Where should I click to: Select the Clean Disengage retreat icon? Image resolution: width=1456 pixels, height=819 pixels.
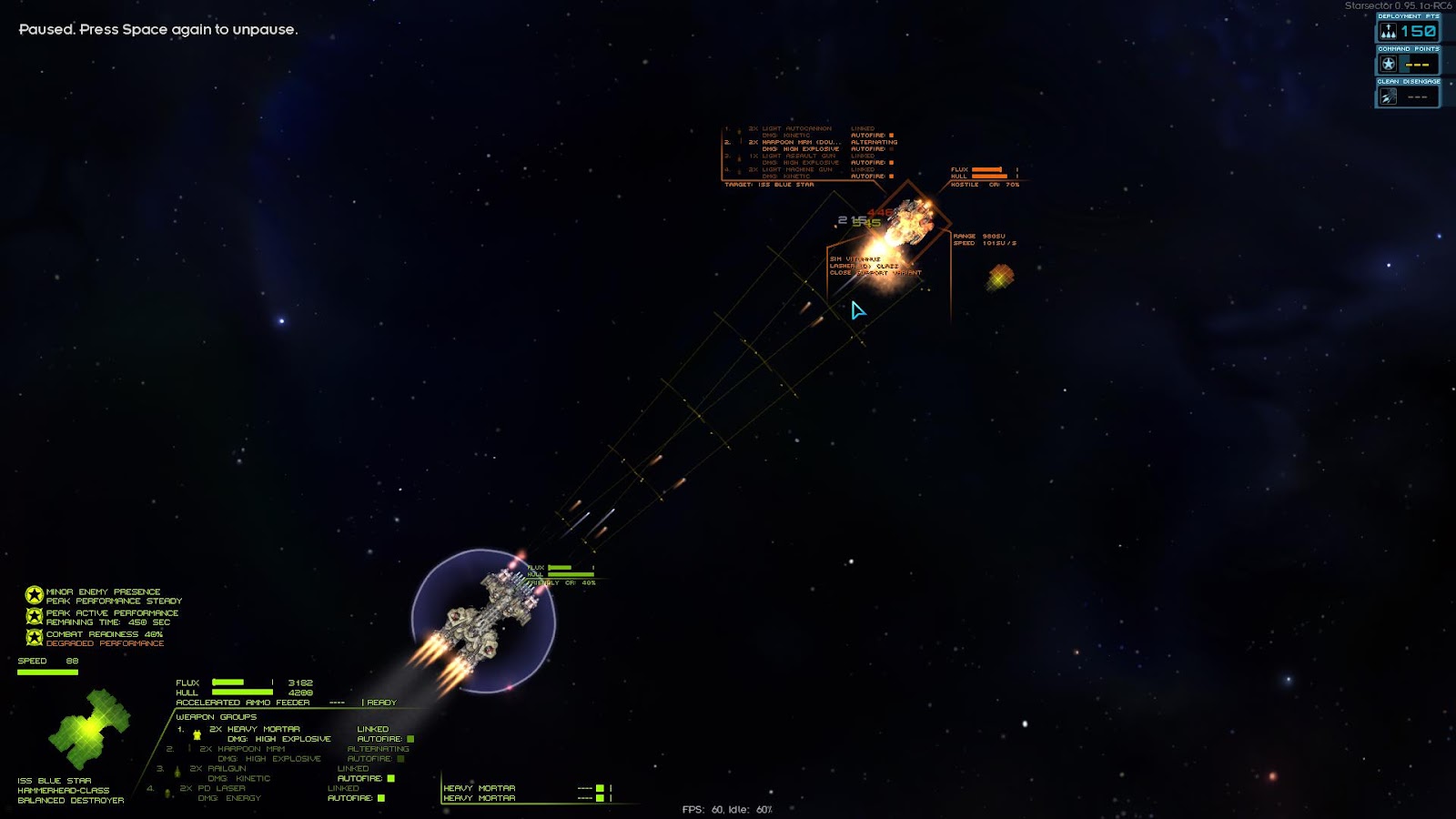pyautogui.click(x=1389, y=96)
